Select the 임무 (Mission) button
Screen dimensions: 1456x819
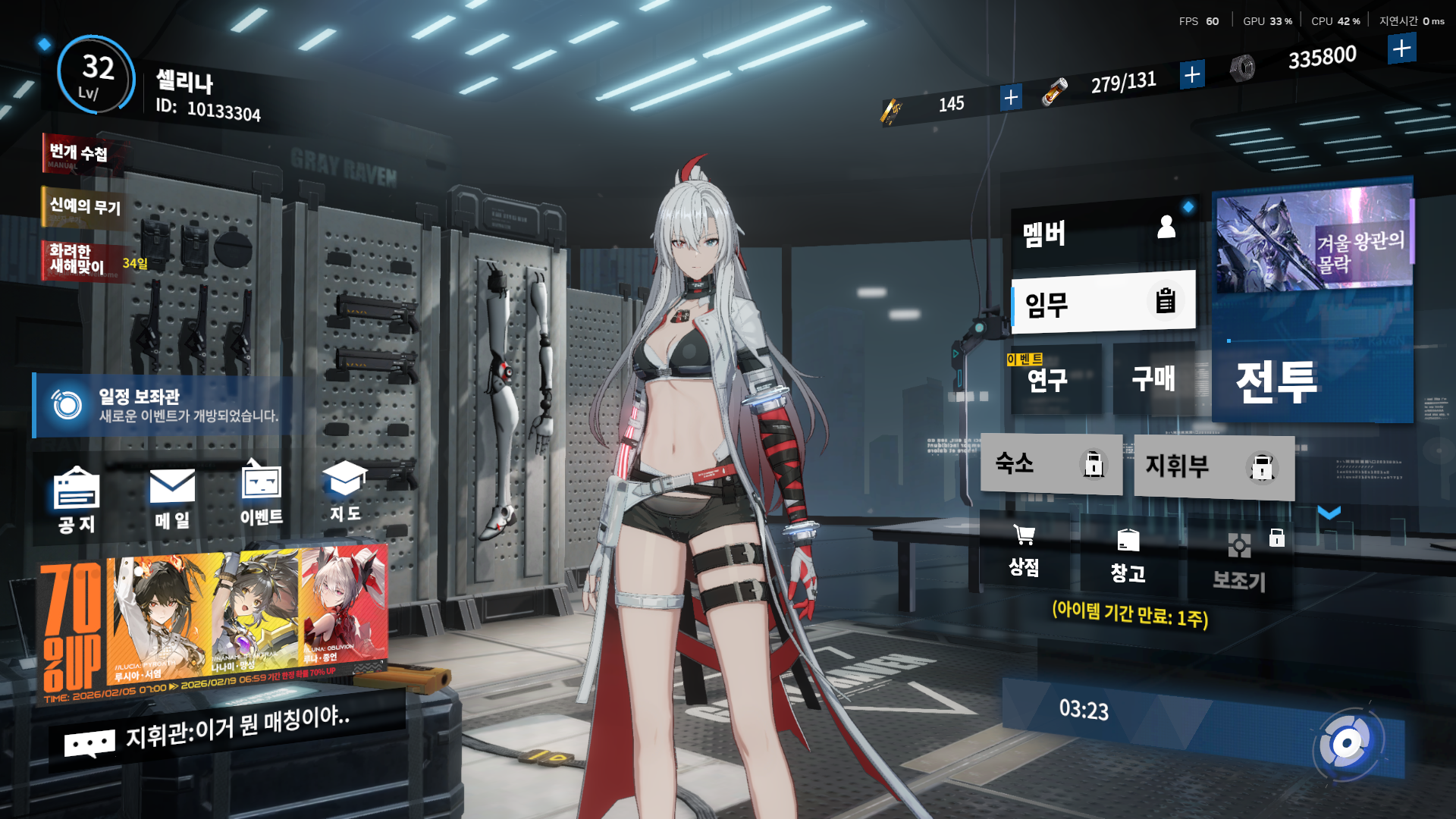click(x=1104, y=303)
